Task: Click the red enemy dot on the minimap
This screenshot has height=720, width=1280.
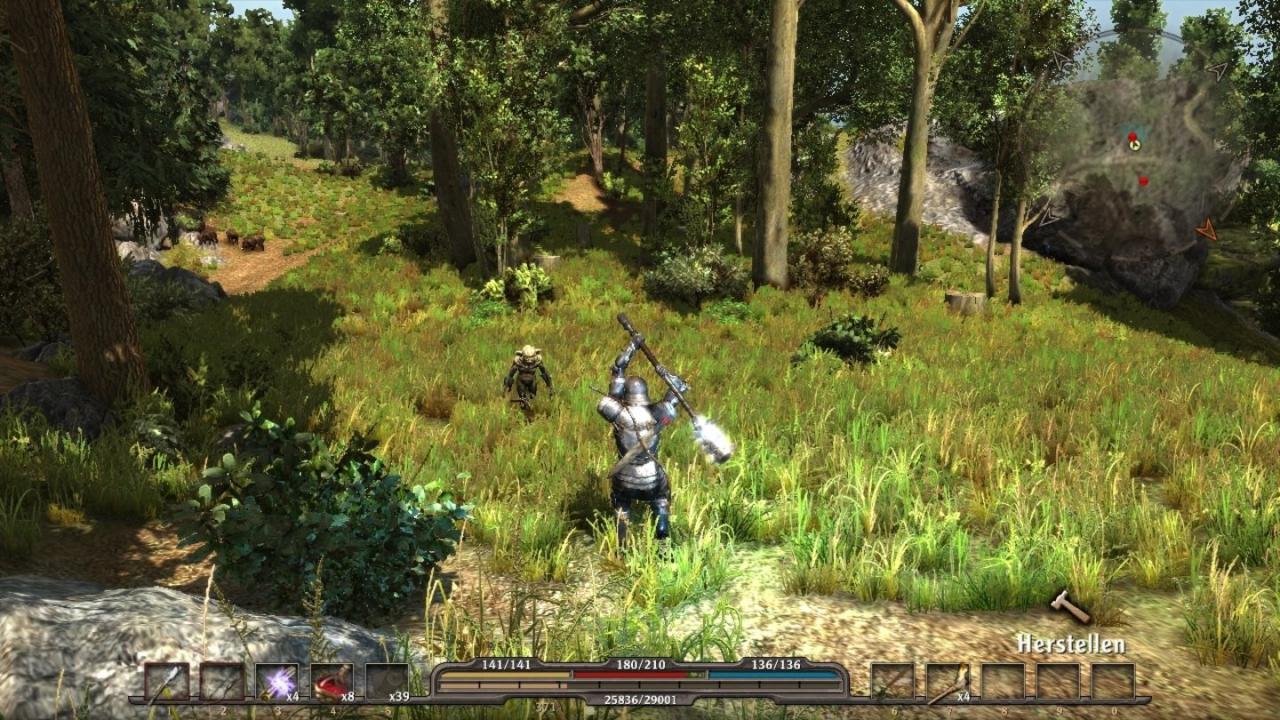Action: 1133,135
